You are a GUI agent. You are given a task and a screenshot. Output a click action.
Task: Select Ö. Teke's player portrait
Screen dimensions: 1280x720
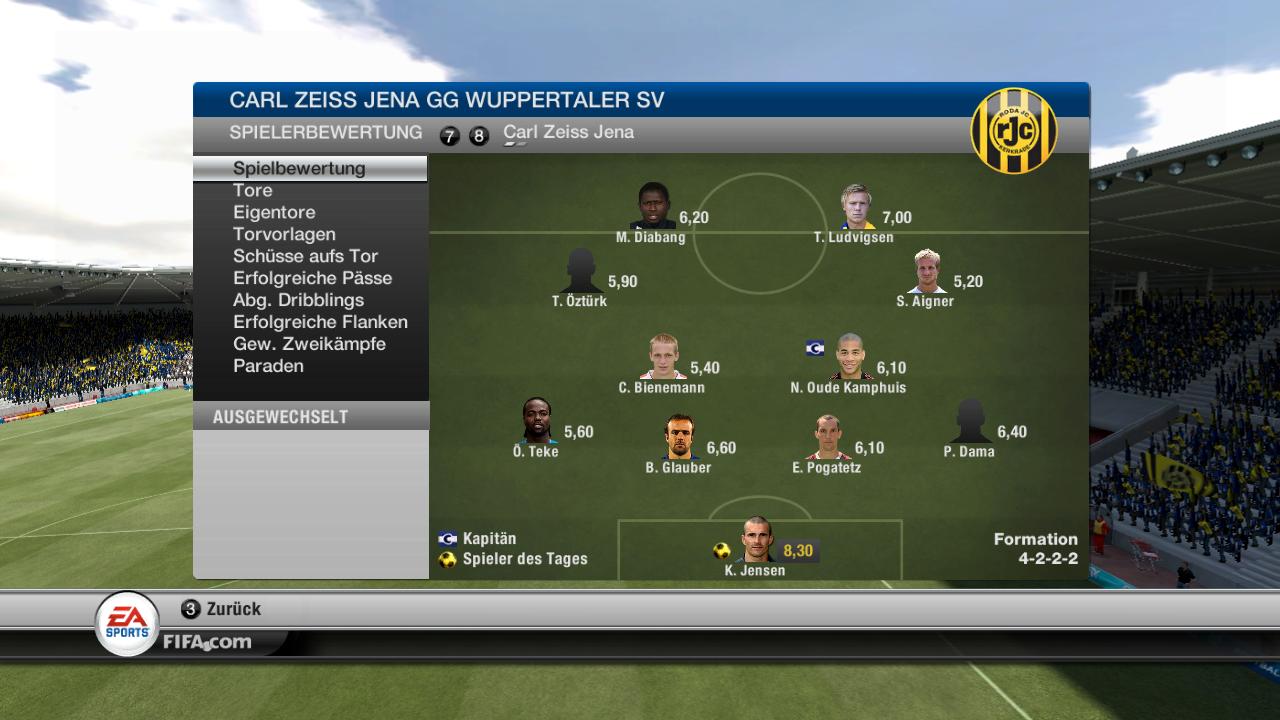click(x=539, y=421)
